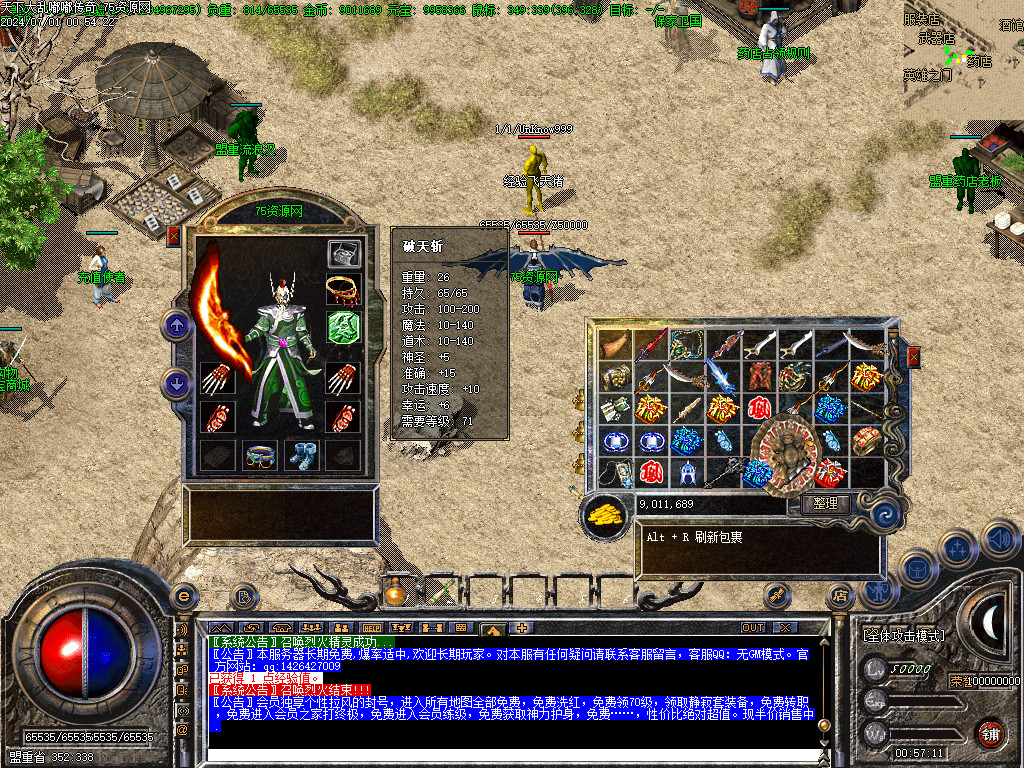
Task: Select the green jade medal slot
Action: pyautogui.click(x=343, y=326)
